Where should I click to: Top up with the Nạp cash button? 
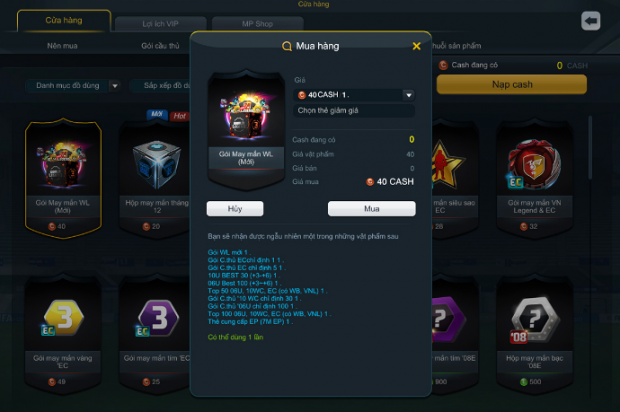(x=511, y=85)
